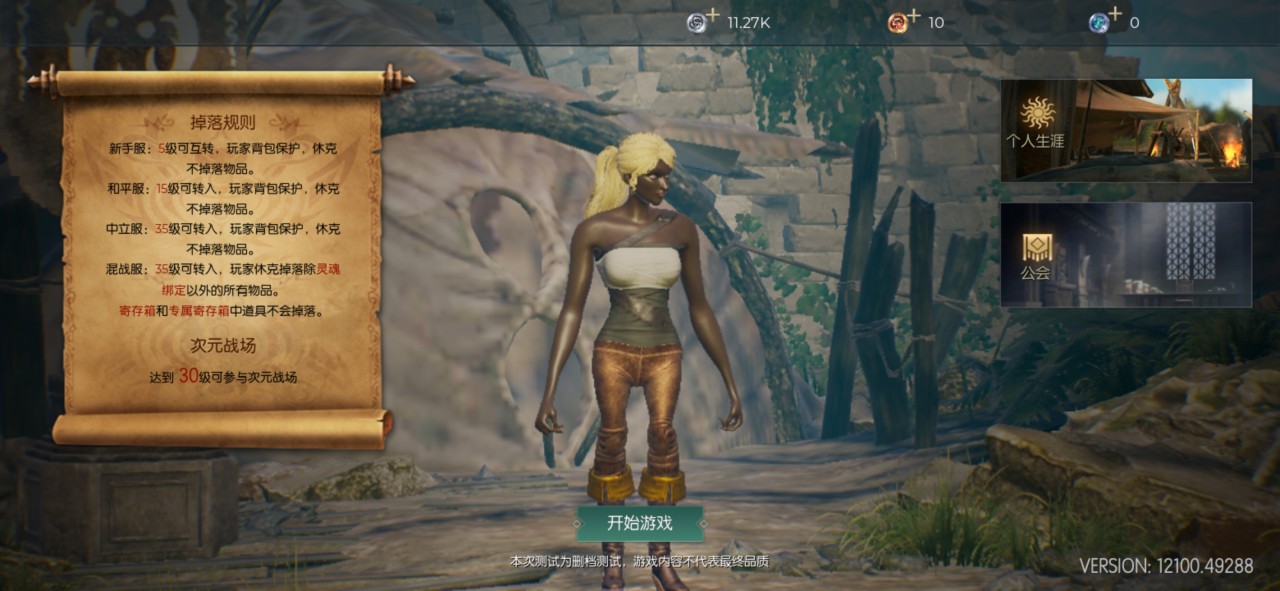Add red currency showing 10
The image size is (1280, 591).
904,21
